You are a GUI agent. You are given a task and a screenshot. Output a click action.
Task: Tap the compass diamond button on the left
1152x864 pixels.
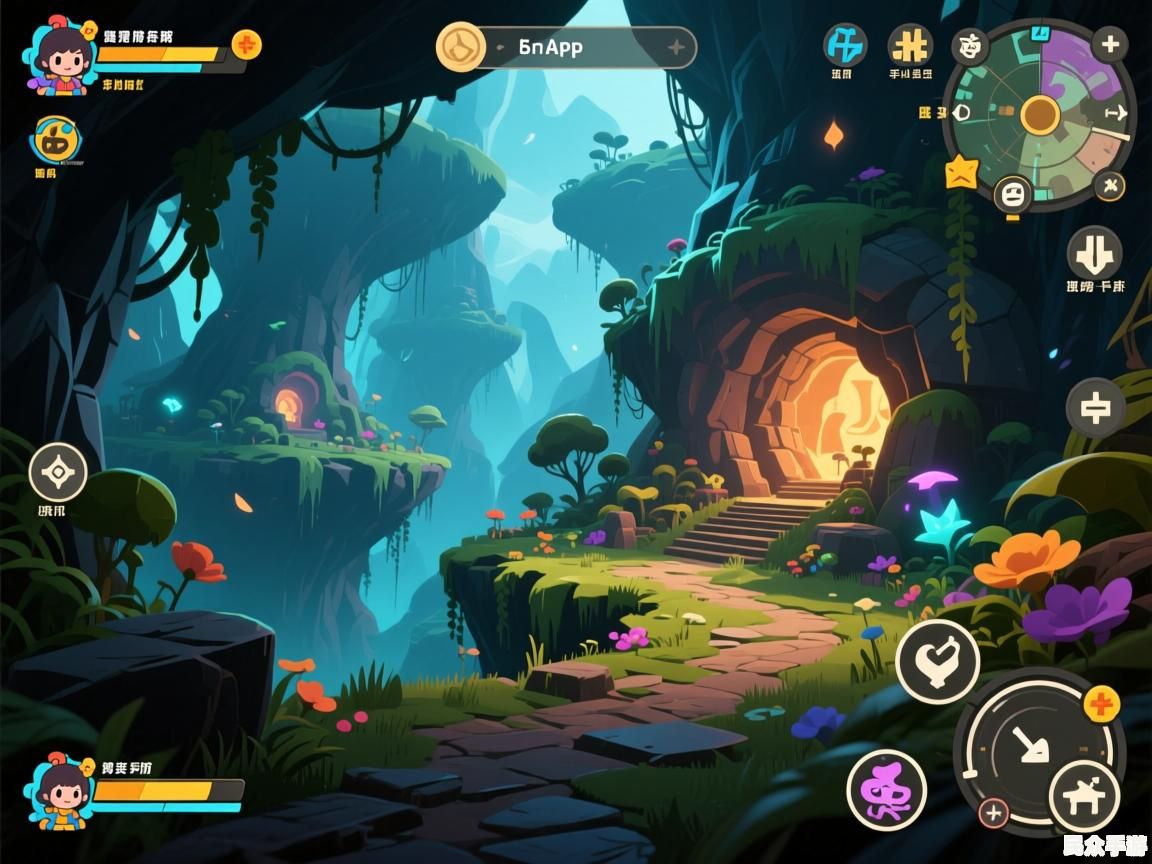pyautogui.click(x=58, y=472)
